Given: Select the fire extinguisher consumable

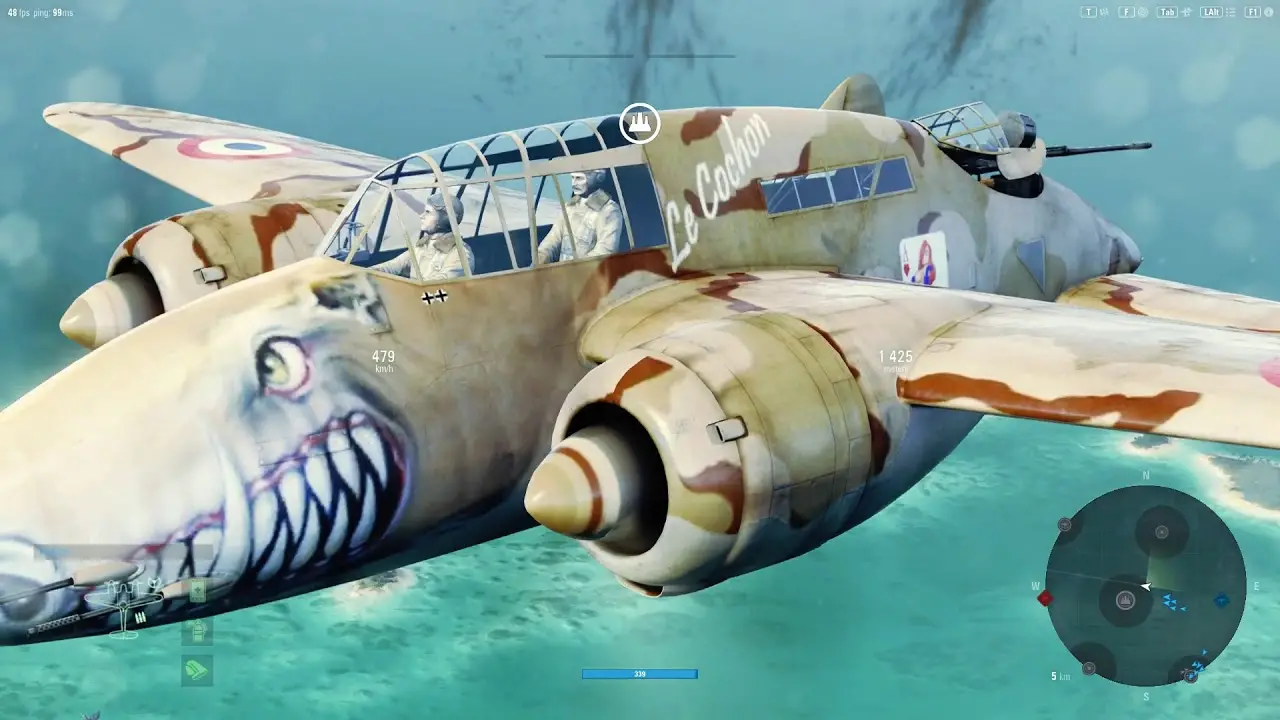Looking at the screenshot, I should 197,633.
